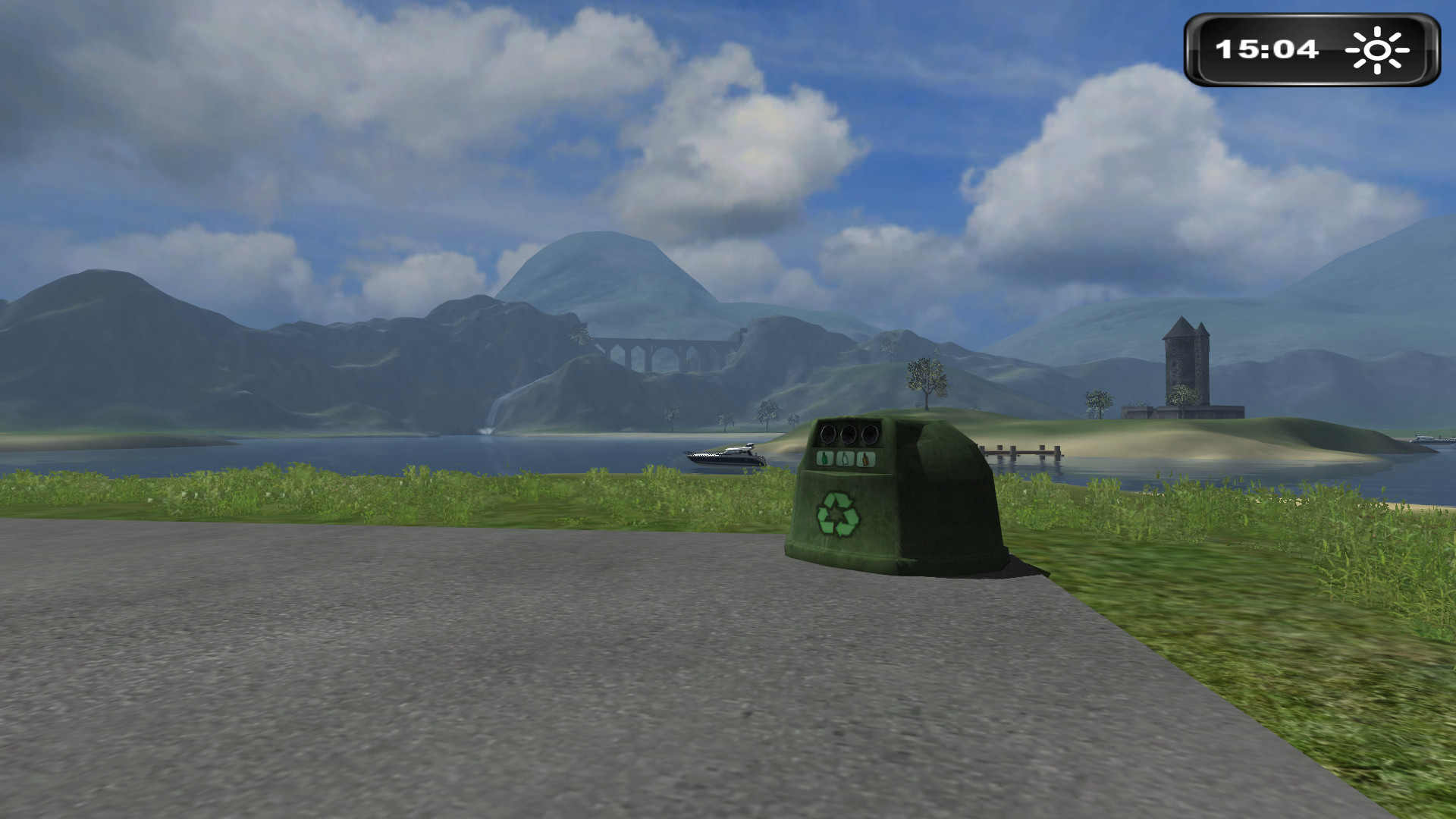This screenshot has height=819, width=1456.
Task: Click the recycling arrows logo on the container
Action: 837,514
